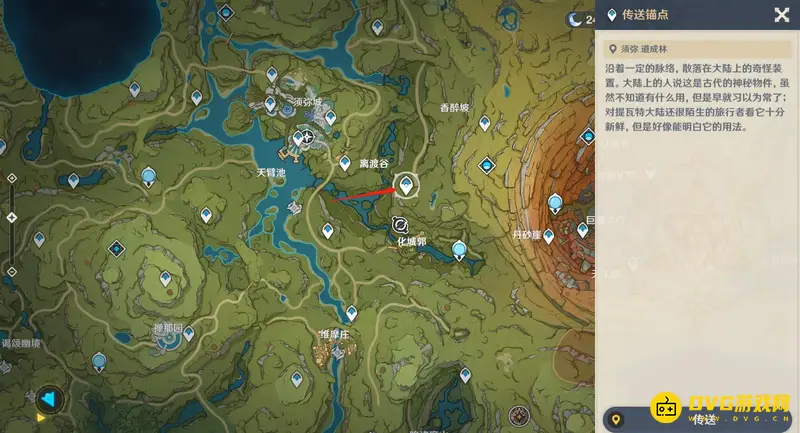Select the 维摩庄 village waypoint
Image resolution: width=800 pixels, height=433 pixels.
click(351, 313)
